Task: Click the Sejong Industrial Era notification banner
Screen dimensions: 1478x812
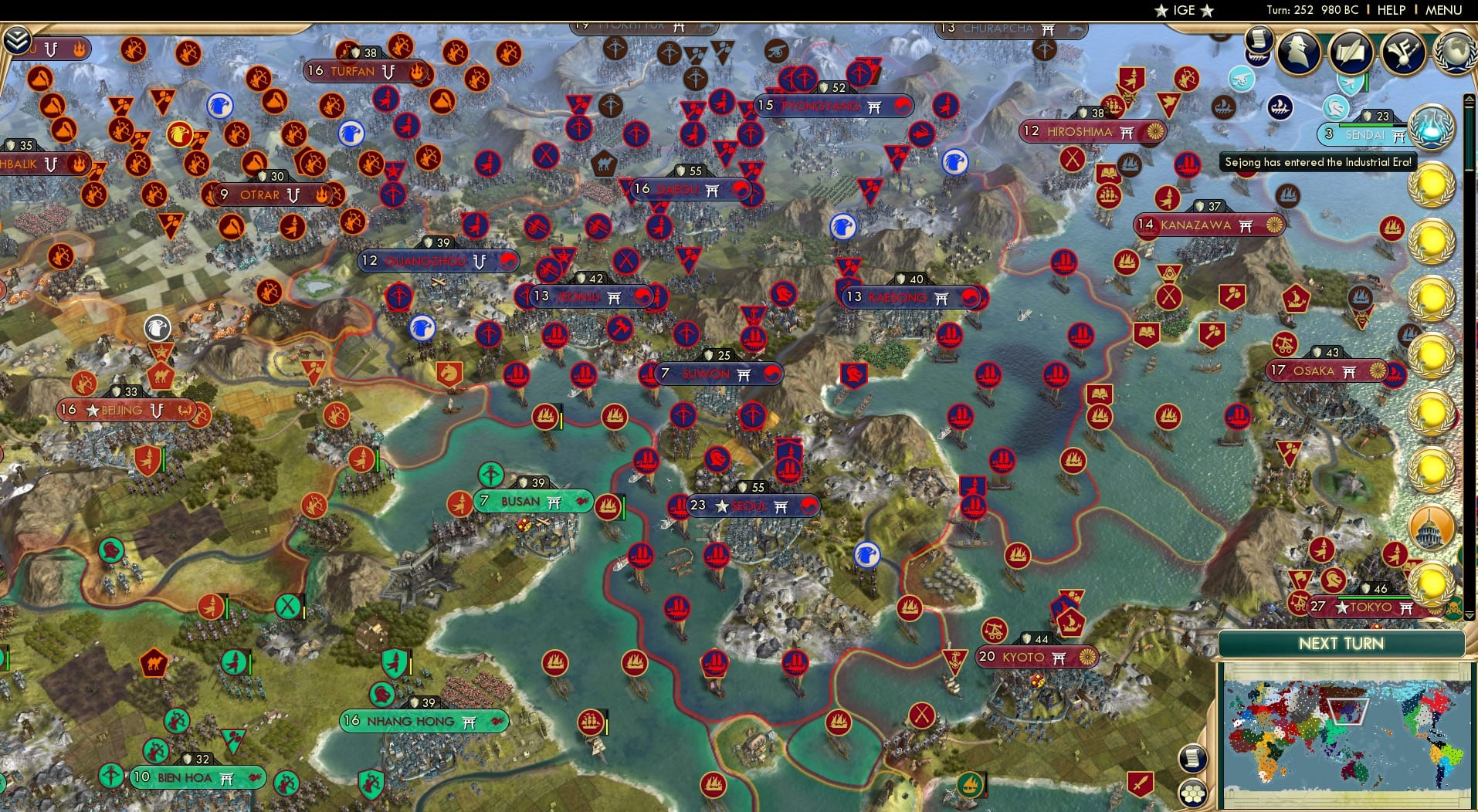Action: pos(1317,162)
